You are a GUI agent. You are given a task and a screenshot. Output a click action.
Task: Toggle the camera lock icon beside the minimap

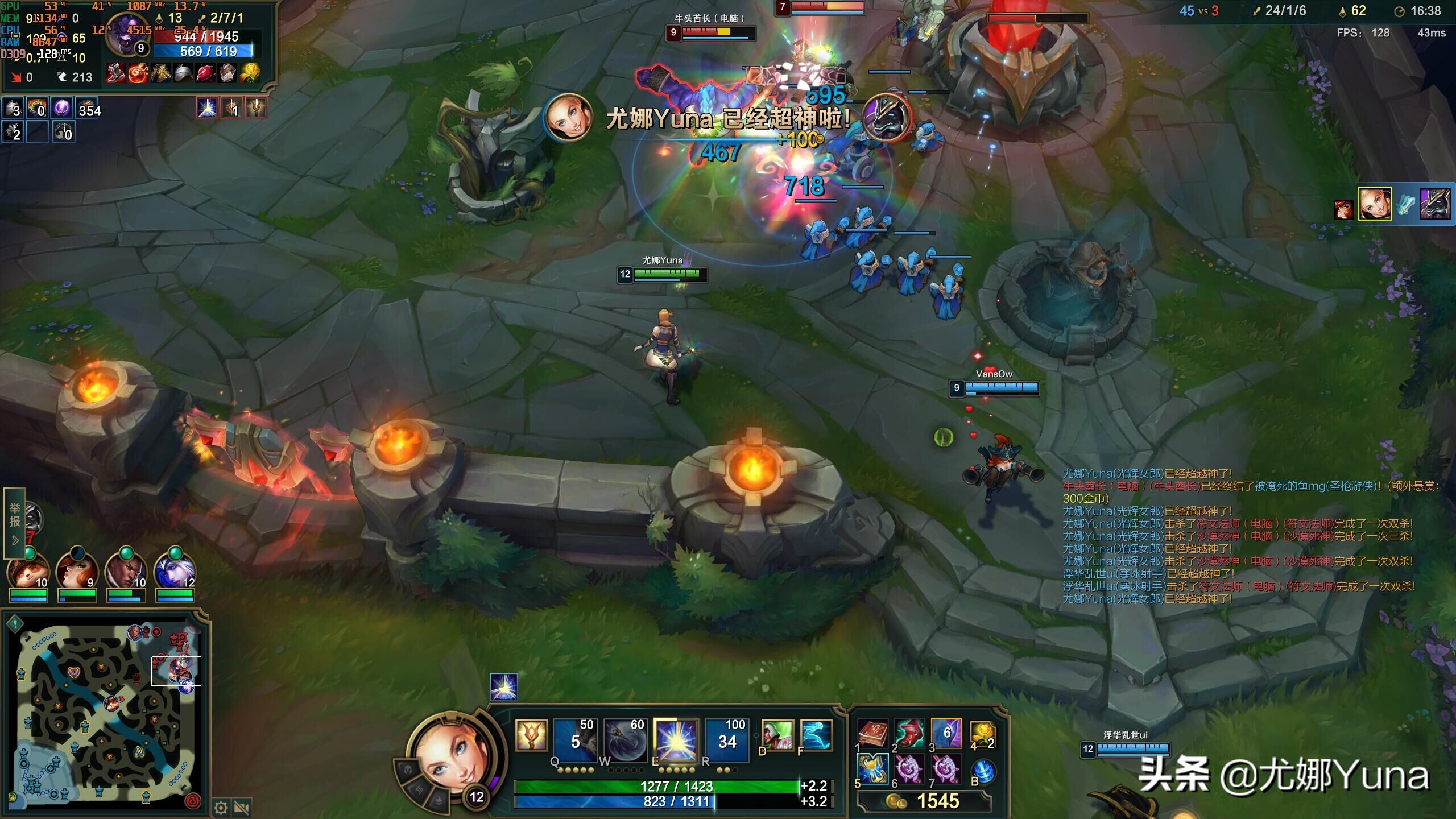pyautogui.click(x=242, y=808)
